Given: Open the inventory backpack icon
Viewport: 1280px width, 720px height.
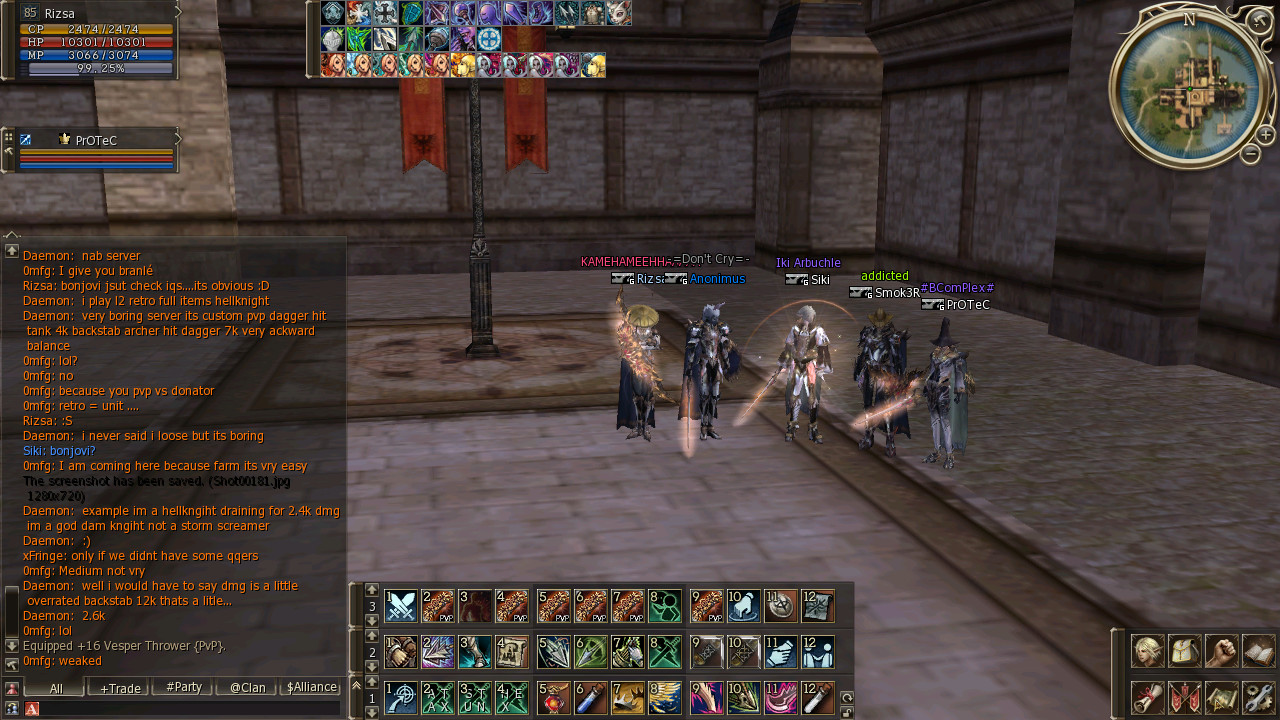Looking at the screenshot, I should pos(1185,650).
